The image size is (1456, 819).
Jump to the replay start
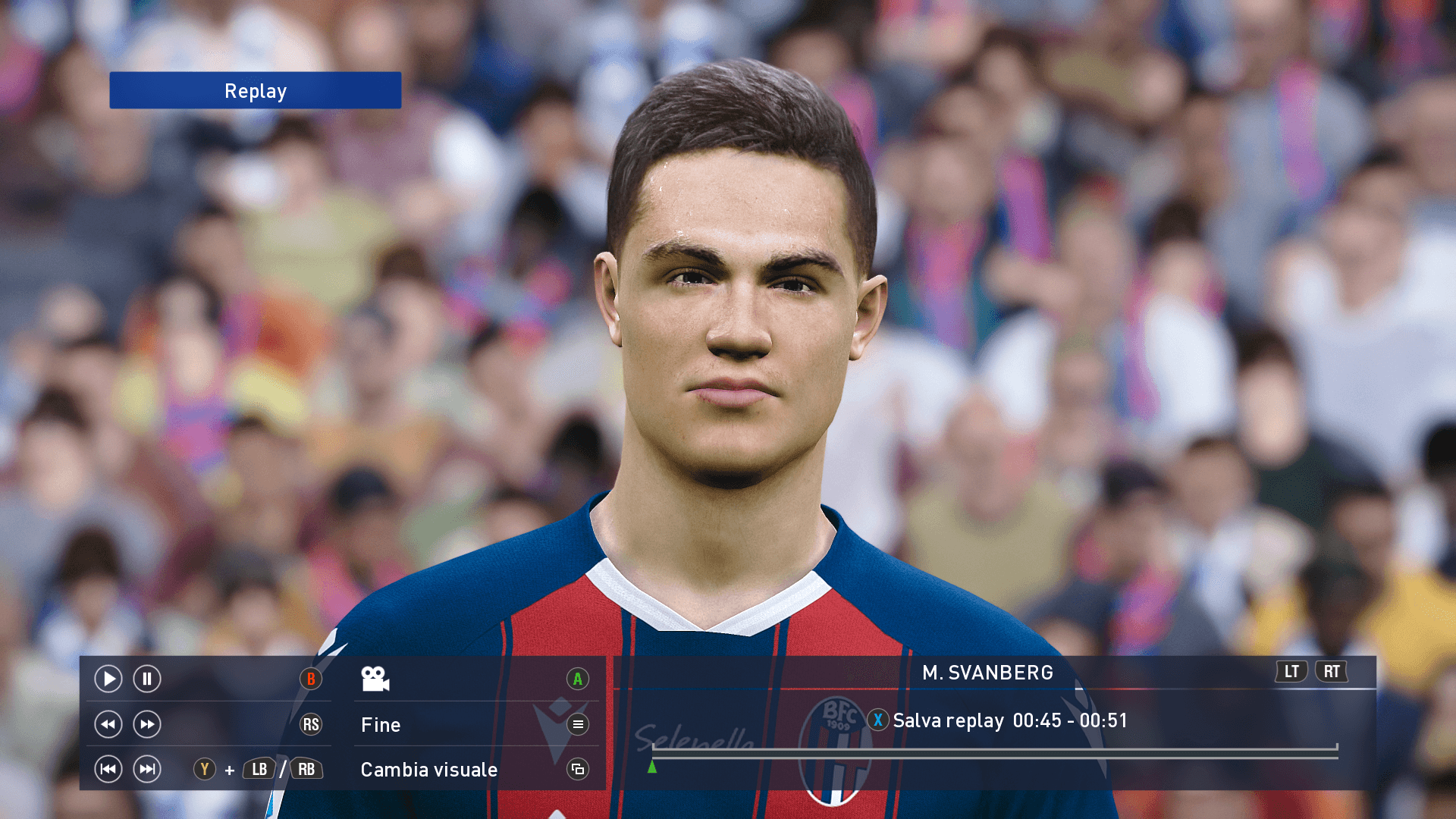[x=108, y=769]
